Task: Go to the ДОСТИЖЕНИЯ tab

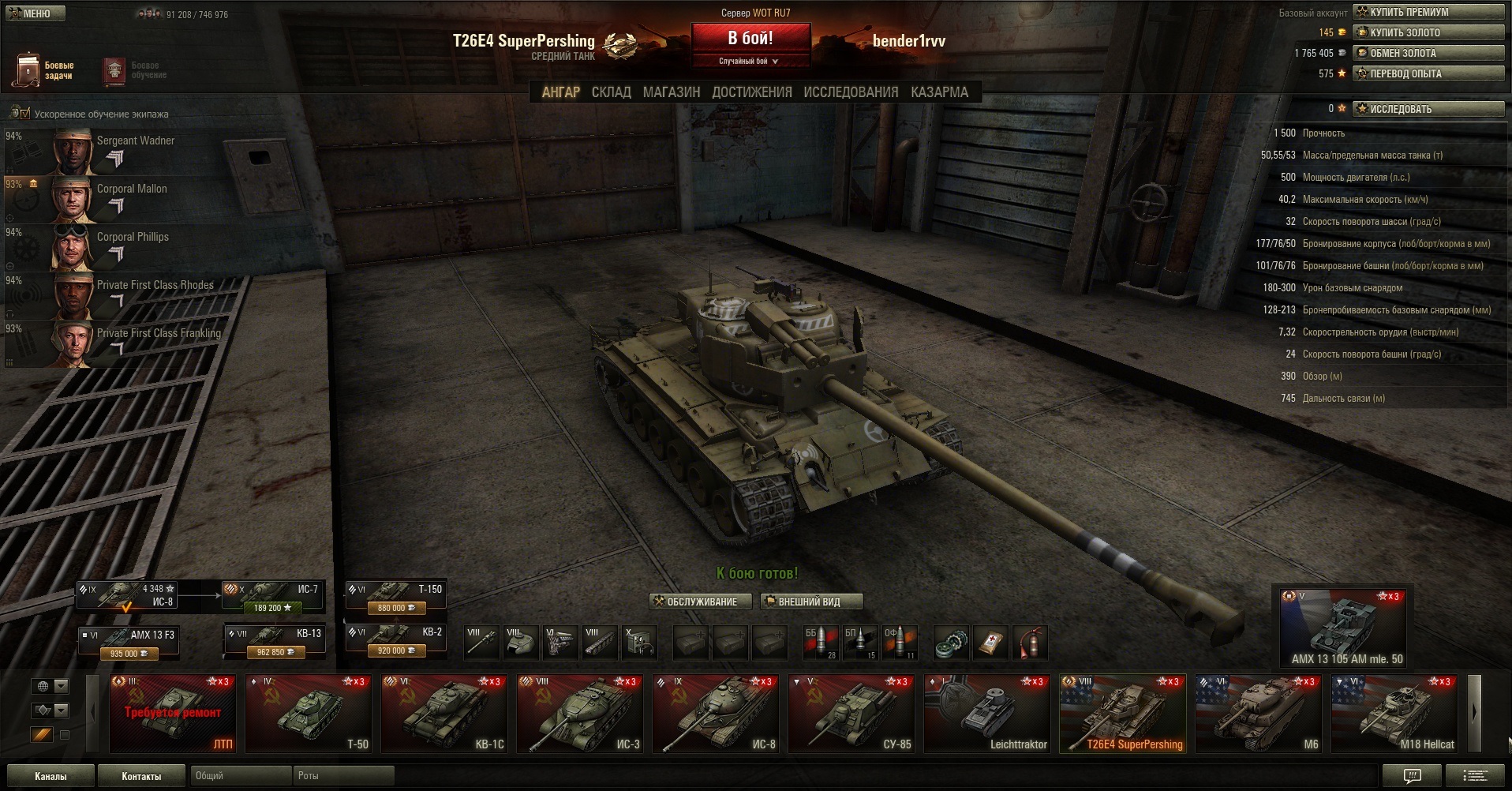Action: pos(751,92)
